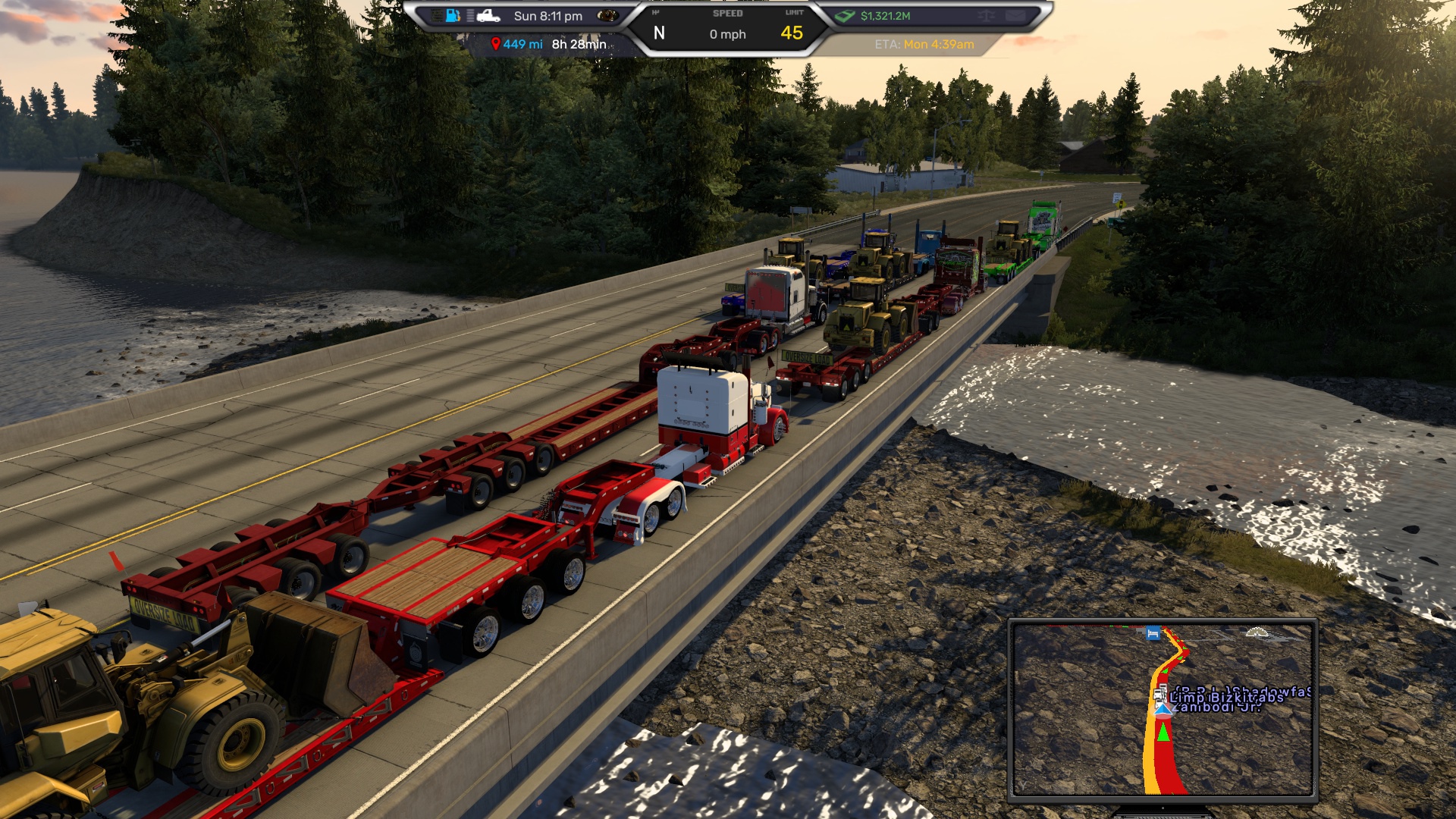Click the blue fuel pump icon
This screenshot has height=819, width=1456.
point(453,15)
